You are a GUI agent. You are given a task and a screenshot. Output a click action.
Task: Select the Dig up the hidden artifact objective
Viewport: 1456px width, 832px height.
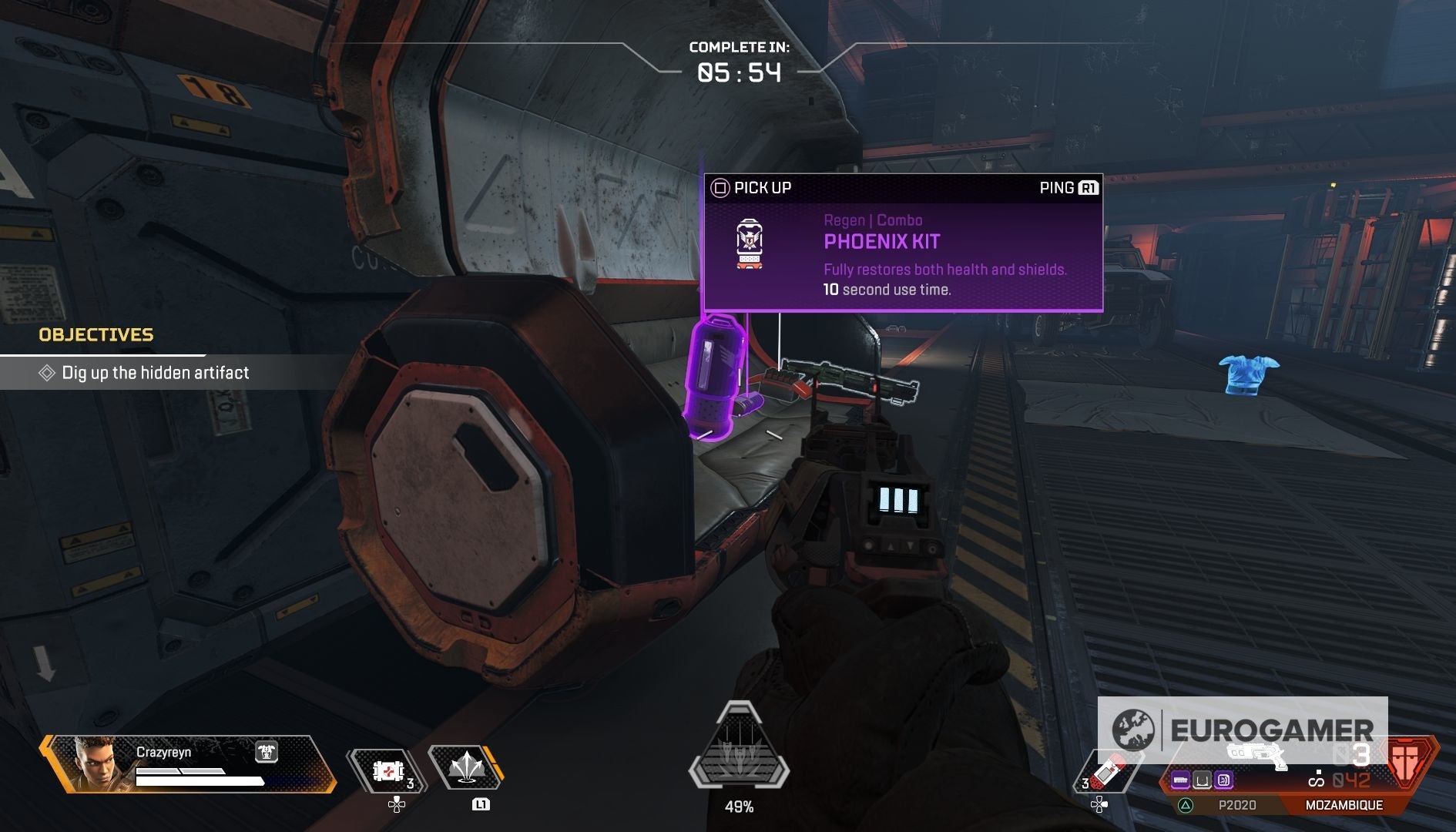(x=154, y=373)
